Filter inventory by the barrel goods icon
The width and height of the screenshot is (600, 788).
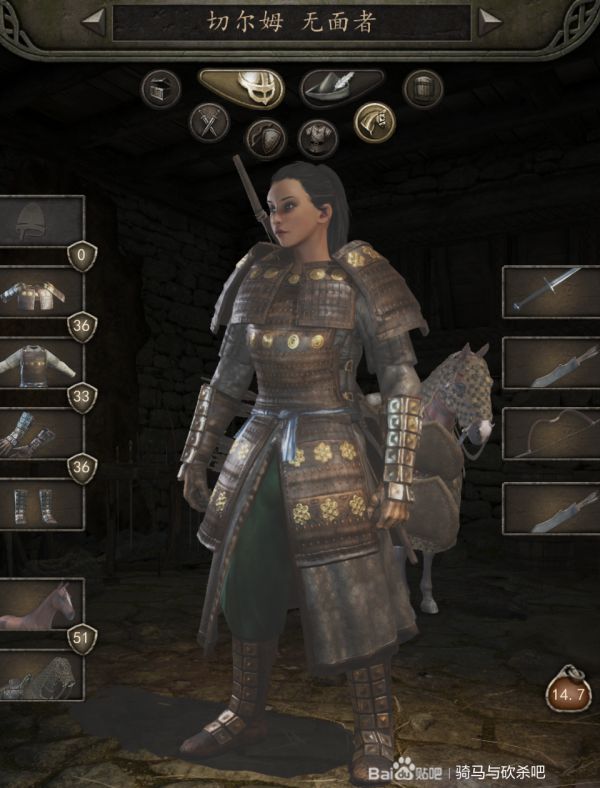(423, 89)
